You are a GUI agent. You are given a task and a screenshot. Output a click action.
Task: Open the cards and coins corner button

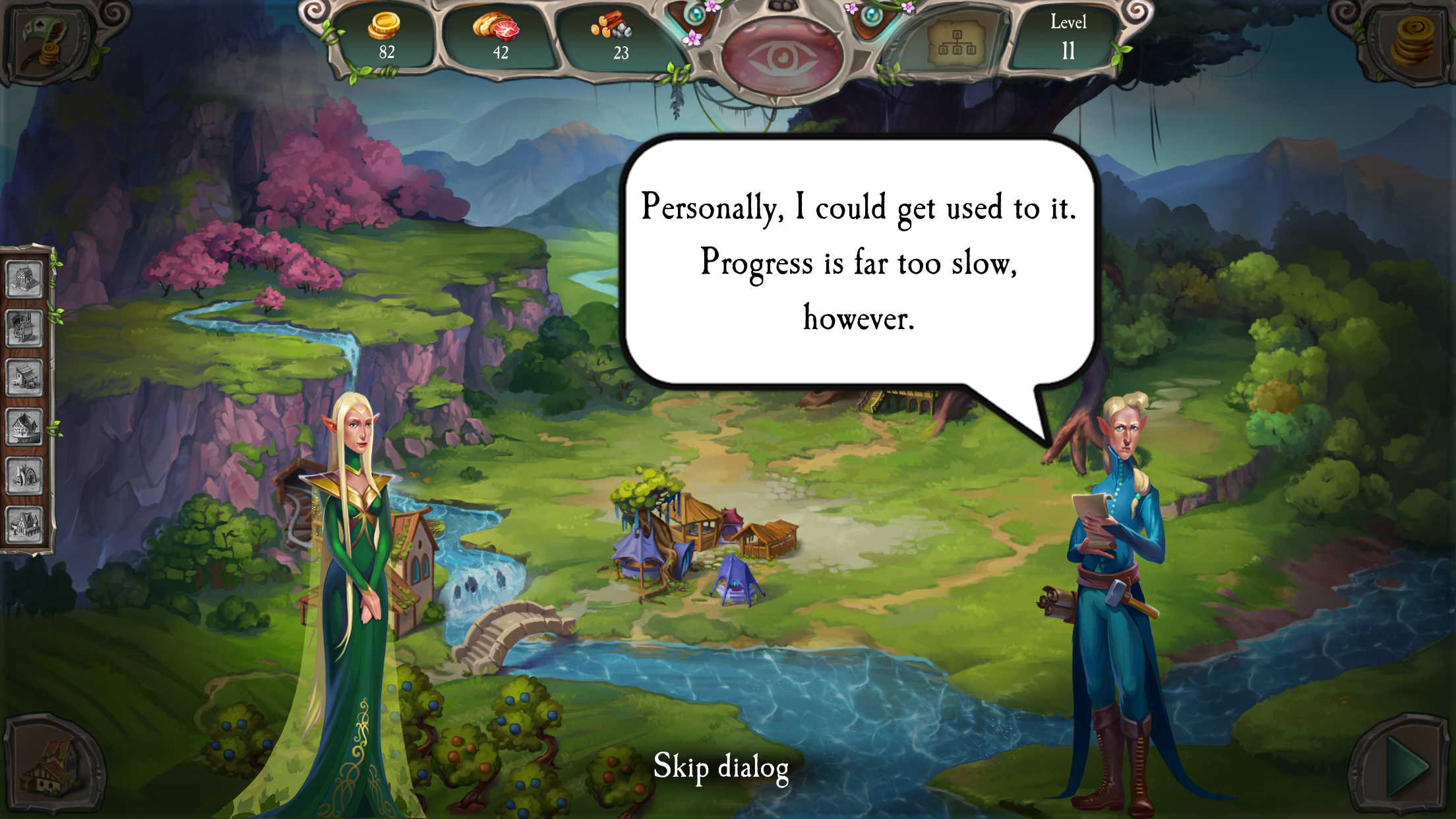45,42
